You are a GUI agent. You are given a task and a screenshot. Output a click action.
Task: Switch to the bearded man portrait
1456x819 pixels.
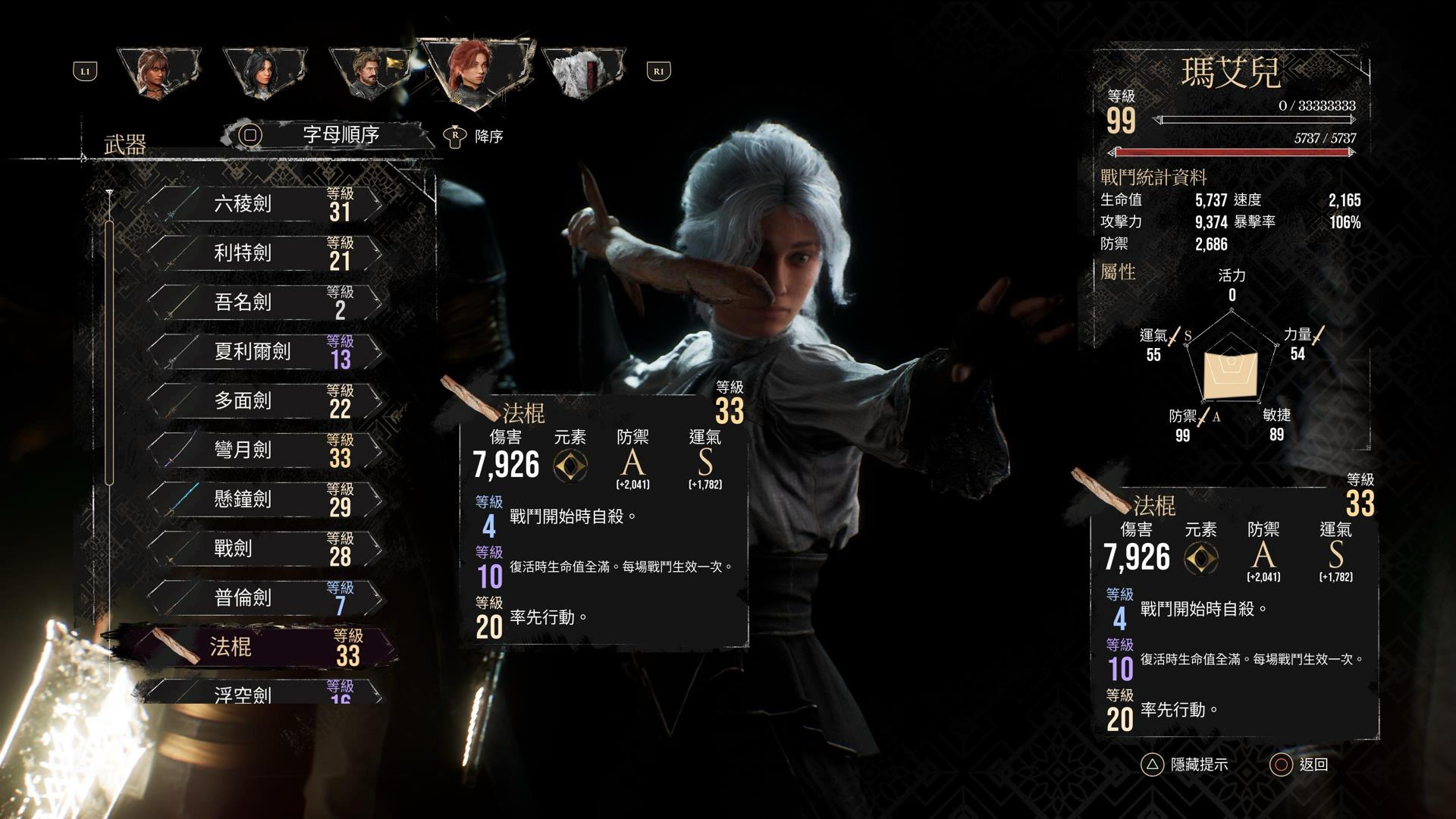pos(369,72)
